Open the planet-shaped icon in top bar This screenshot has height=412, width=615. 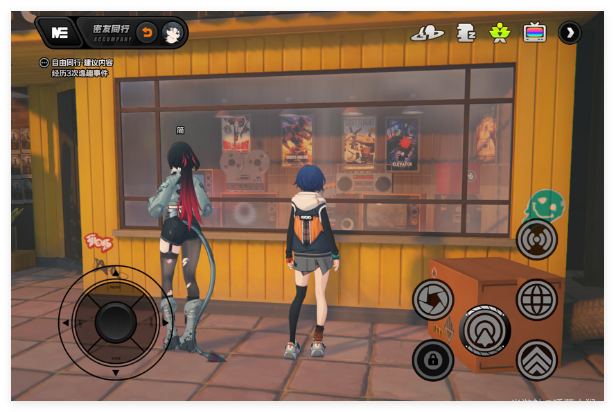[x=427, y=33]
